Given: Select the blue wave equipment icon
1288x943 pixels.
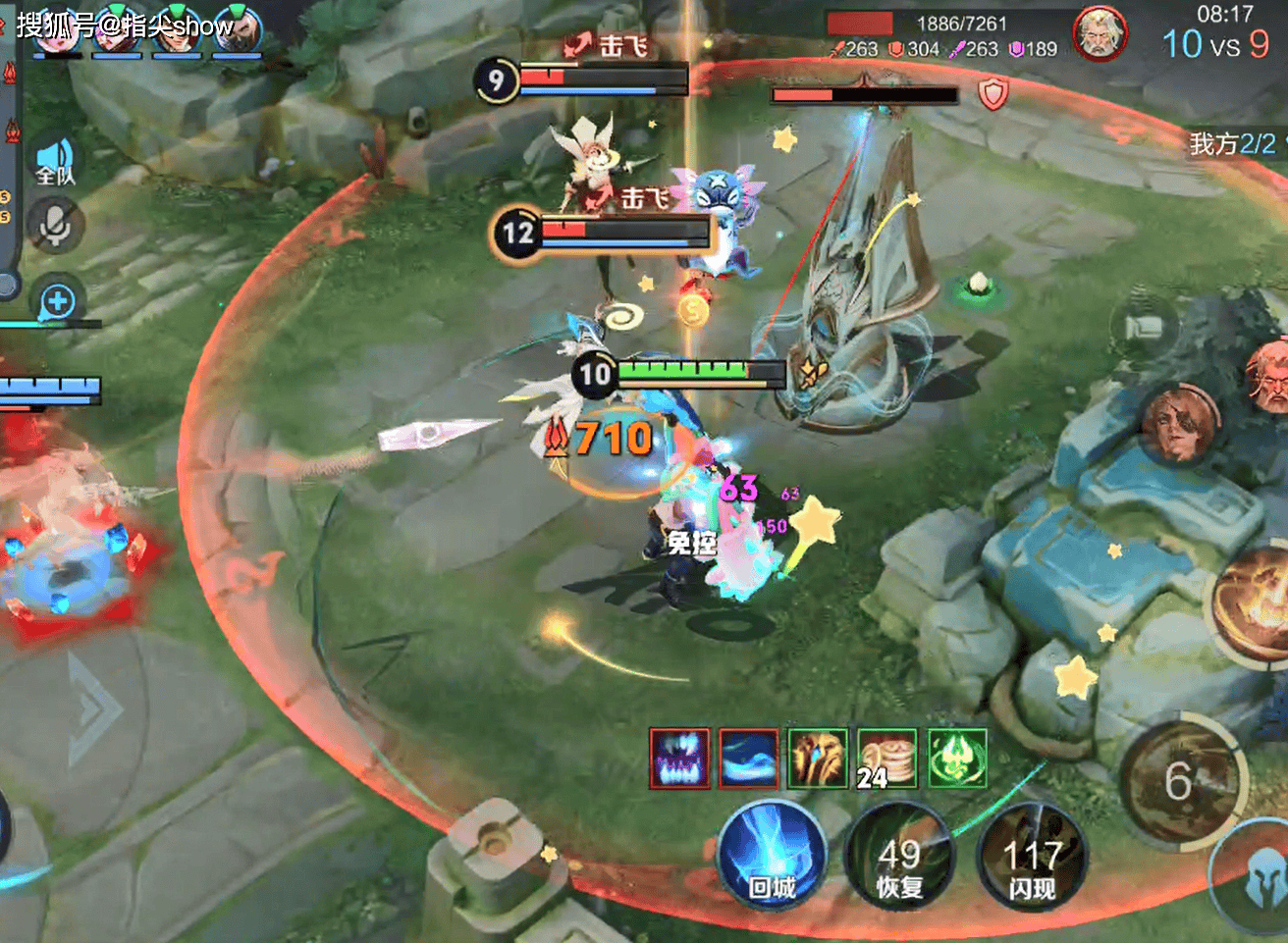Looking at the screenshot, I should tap(748, 759).
